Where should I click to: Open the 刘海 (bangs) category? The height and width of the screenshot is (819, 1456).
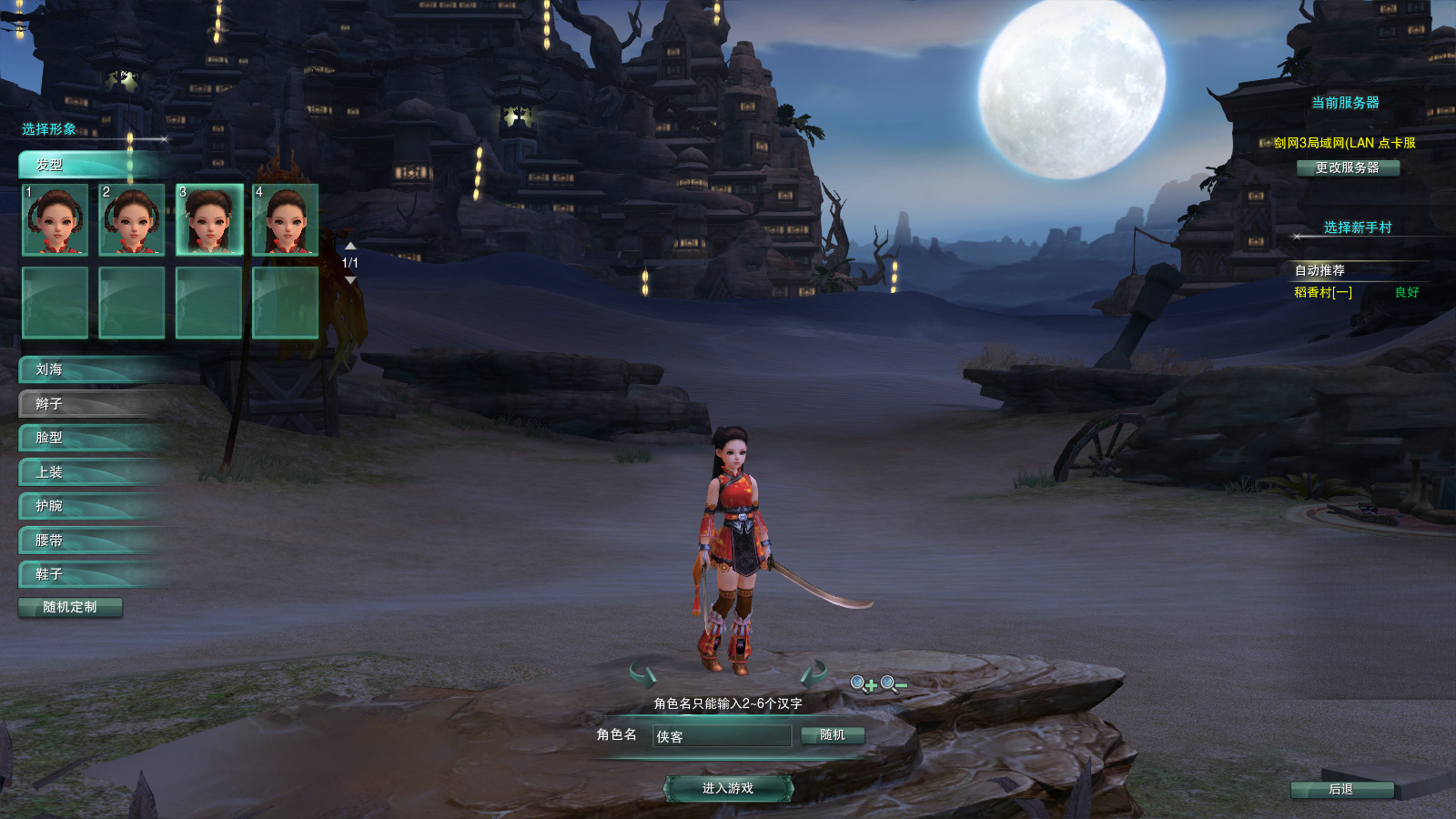pos(91,369)
